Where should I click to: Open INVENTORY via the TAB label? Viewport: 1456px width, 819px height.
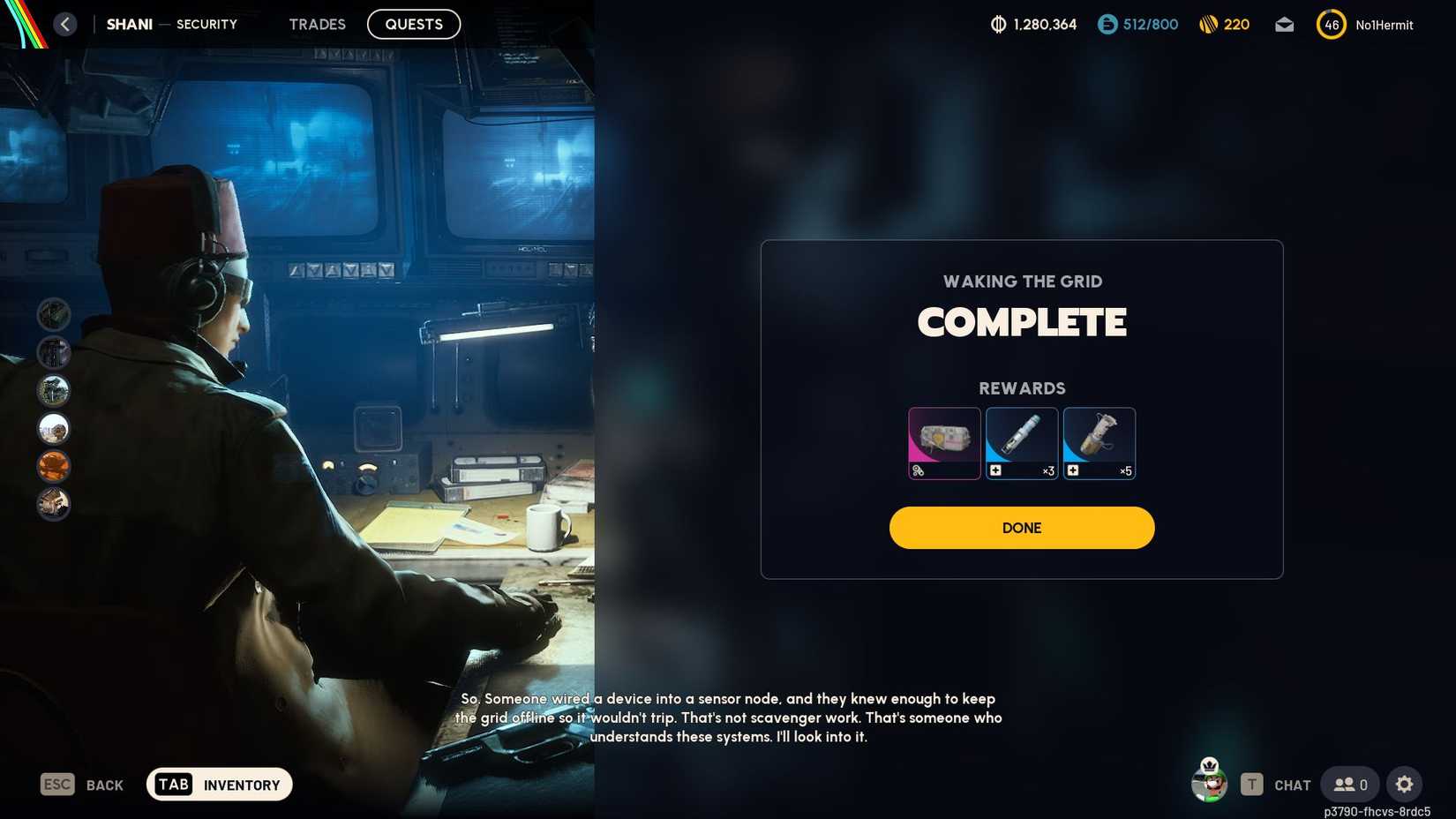click(173, 784)
